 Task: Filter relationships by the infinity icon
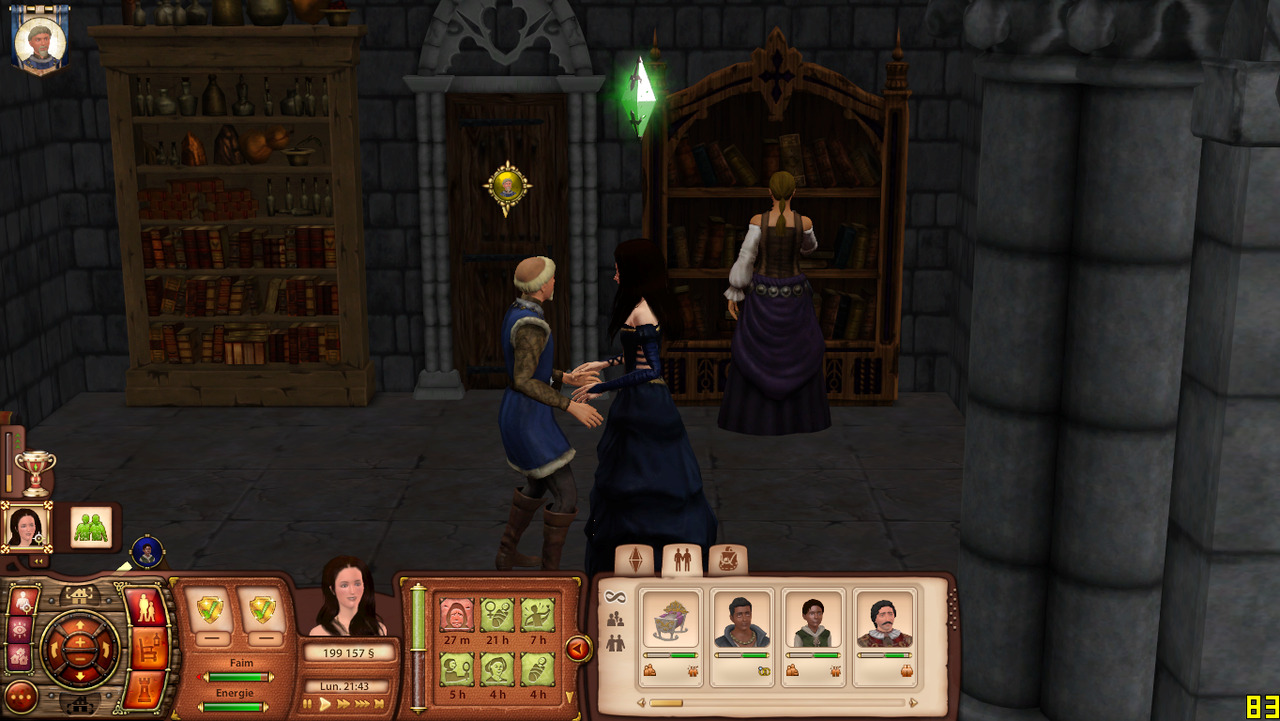pyautogui.click(x=615, y=597)
